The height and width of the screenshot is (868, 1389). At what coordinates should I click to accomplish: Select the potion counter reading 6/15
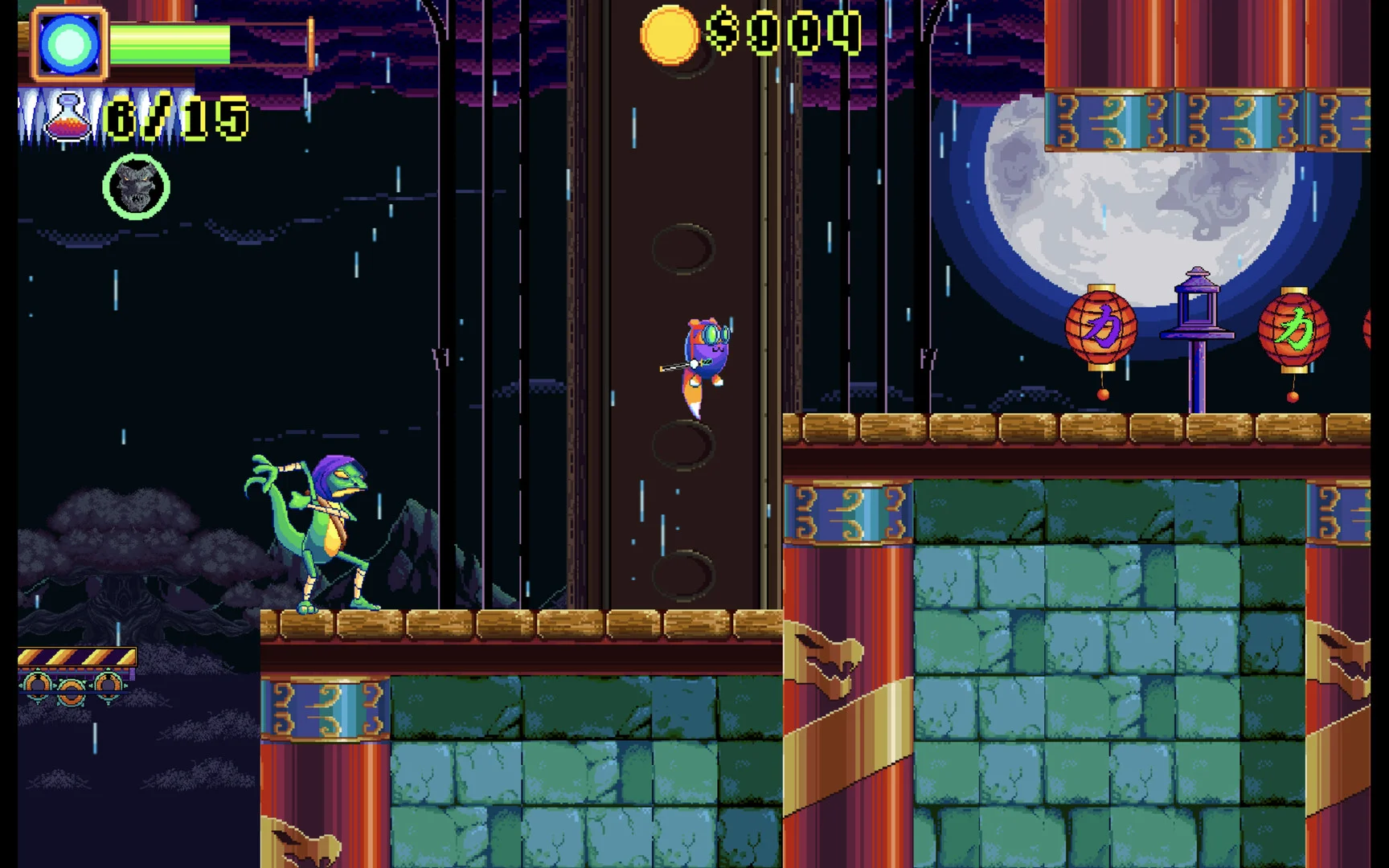pyautogui.click(x=173, y=119)
